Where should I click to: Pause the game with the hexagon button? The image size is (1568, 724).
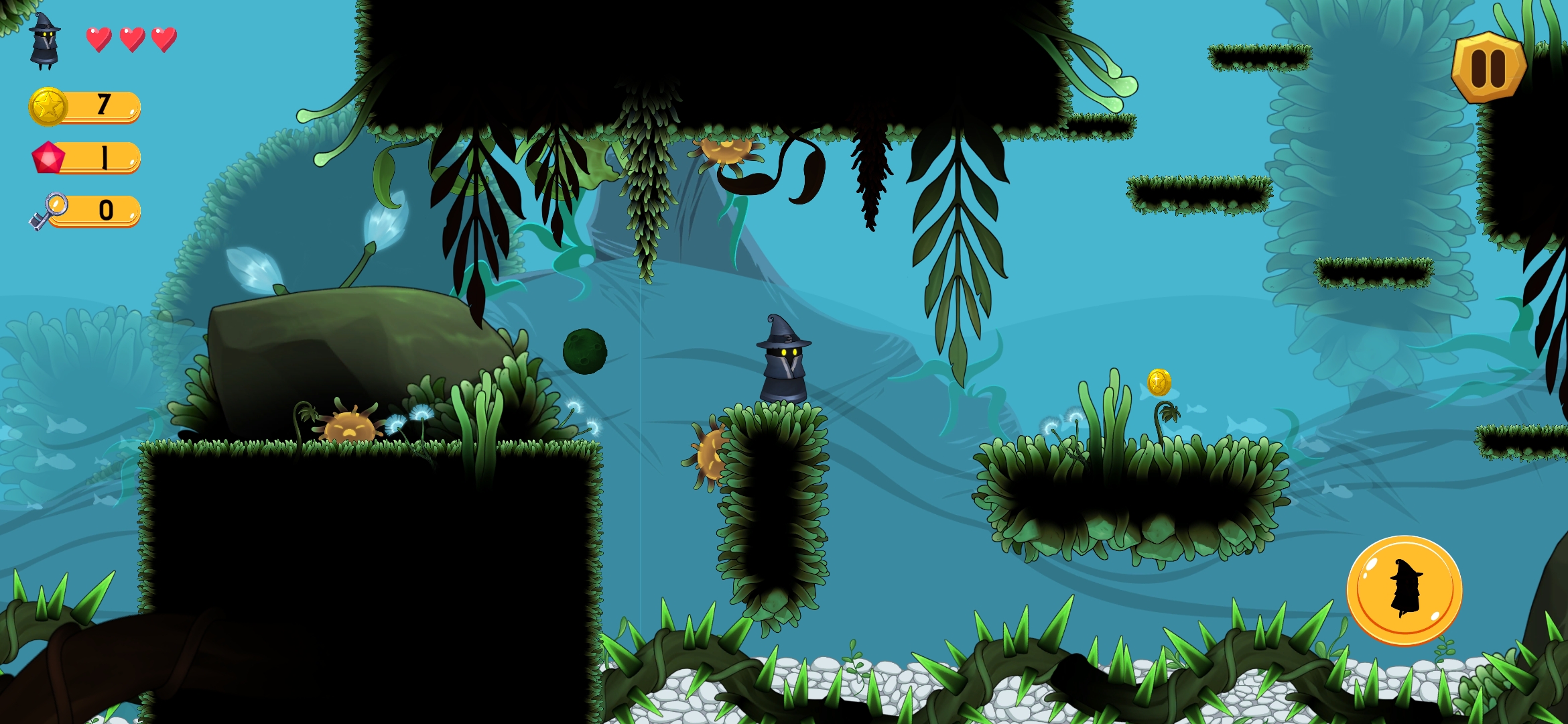point(1488,68)
